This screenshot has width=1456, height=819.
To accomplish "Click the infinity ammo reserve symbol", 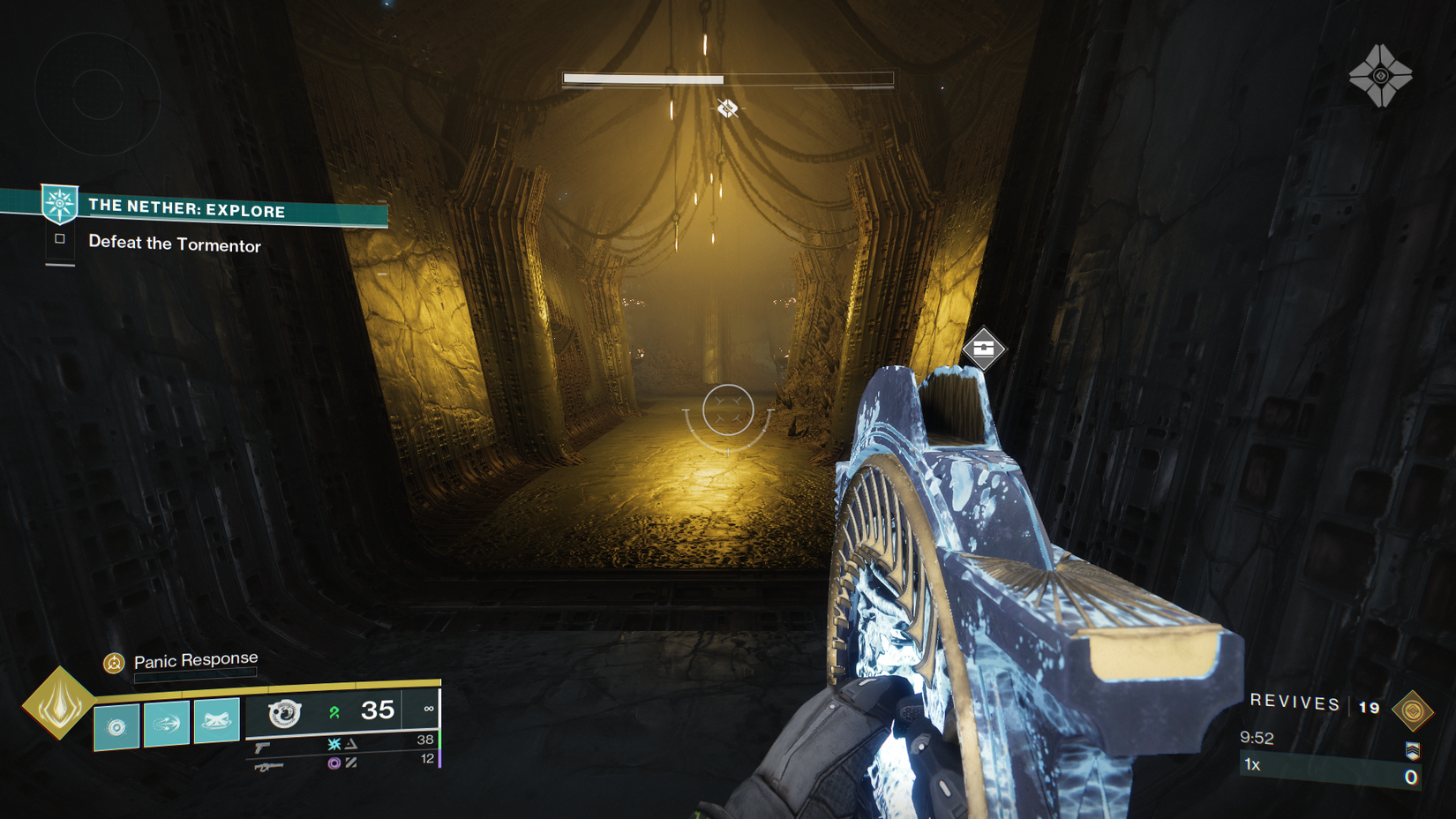I will 430,709.
